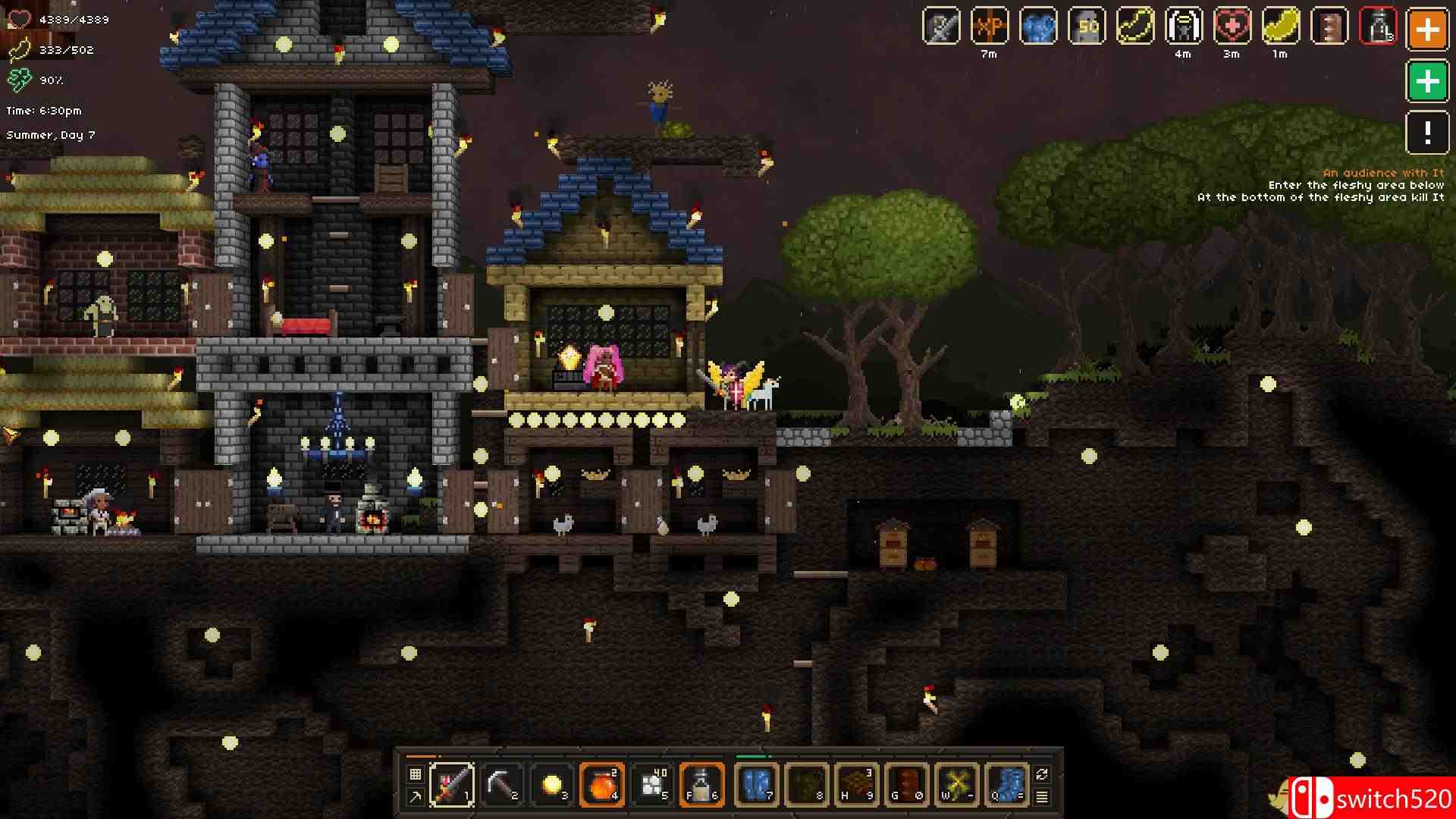This screenshot has height=819, width=1456.
Task: Click the halo guardian buff with 4m timer
Action: [1183, 28]
